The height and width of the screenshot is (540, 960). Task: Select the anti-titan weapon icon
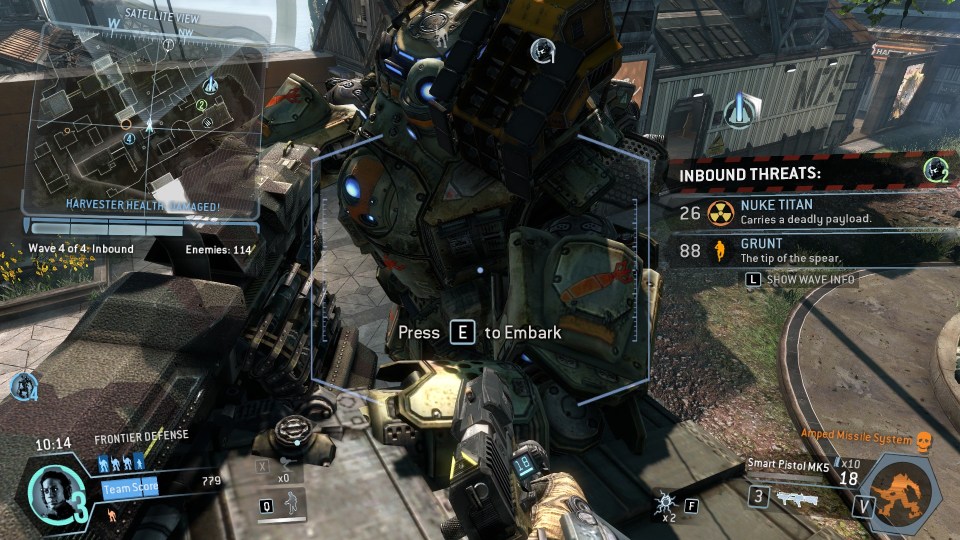(x=797, y=497)
